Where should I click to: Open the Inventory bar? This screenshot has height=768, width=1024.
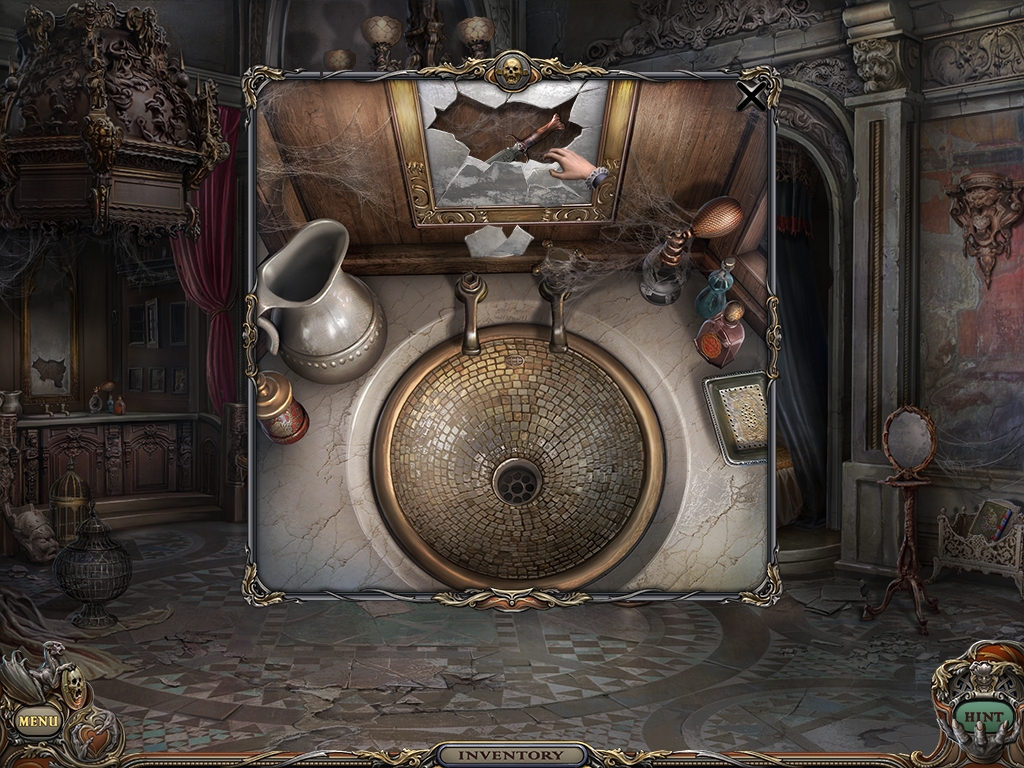[511, 755]
